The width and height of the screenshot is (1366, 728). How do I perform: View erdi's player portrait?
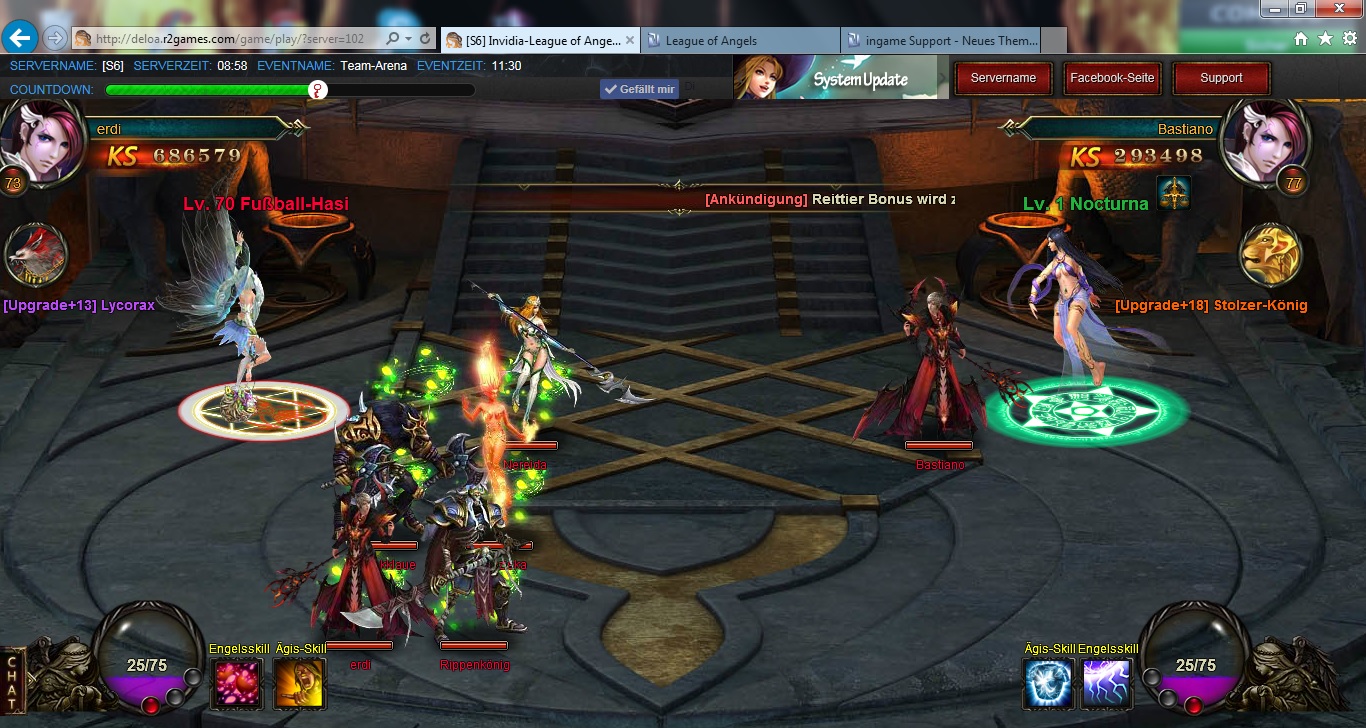click(x=40, y=139)
